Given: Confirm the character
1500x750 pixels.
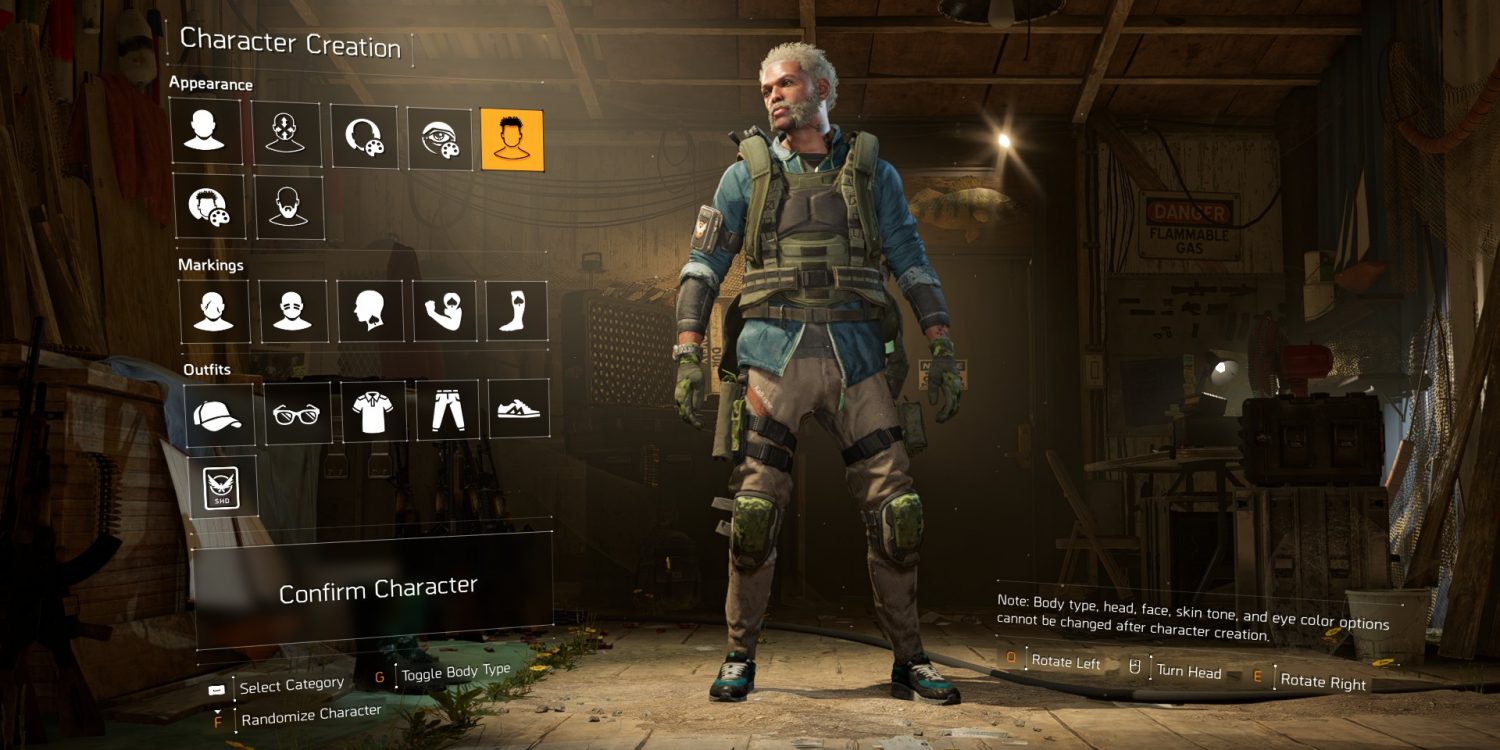Looking at the screenshot, I should tap(377, 590).
